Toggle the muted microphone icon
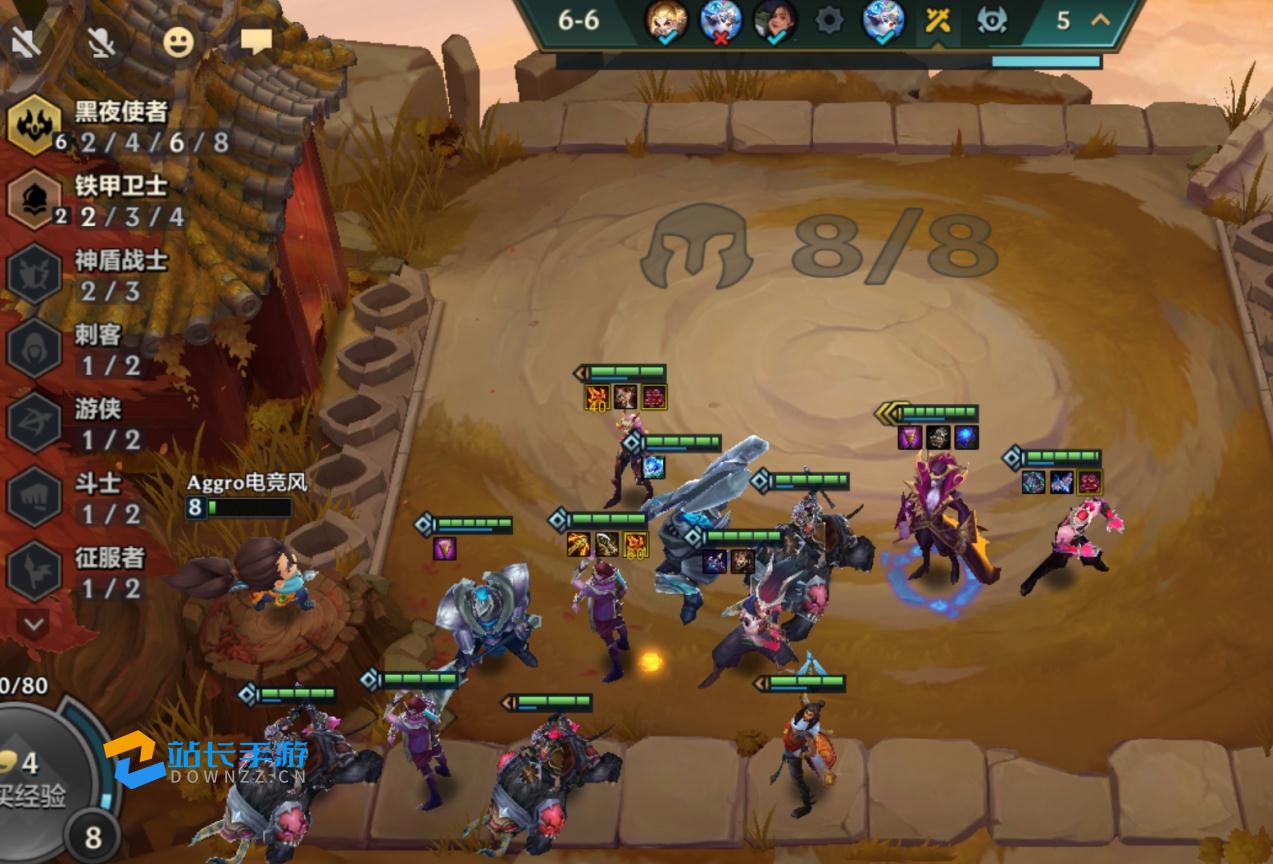The image size is (1273, 864). point(99,41)
